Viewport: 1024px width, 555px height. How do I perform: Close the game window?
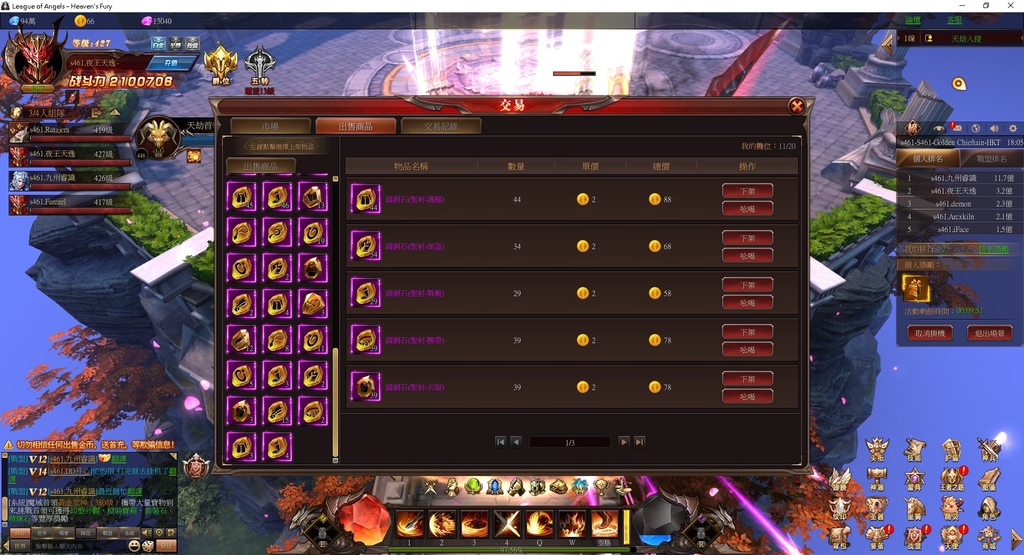[1012, 6]
